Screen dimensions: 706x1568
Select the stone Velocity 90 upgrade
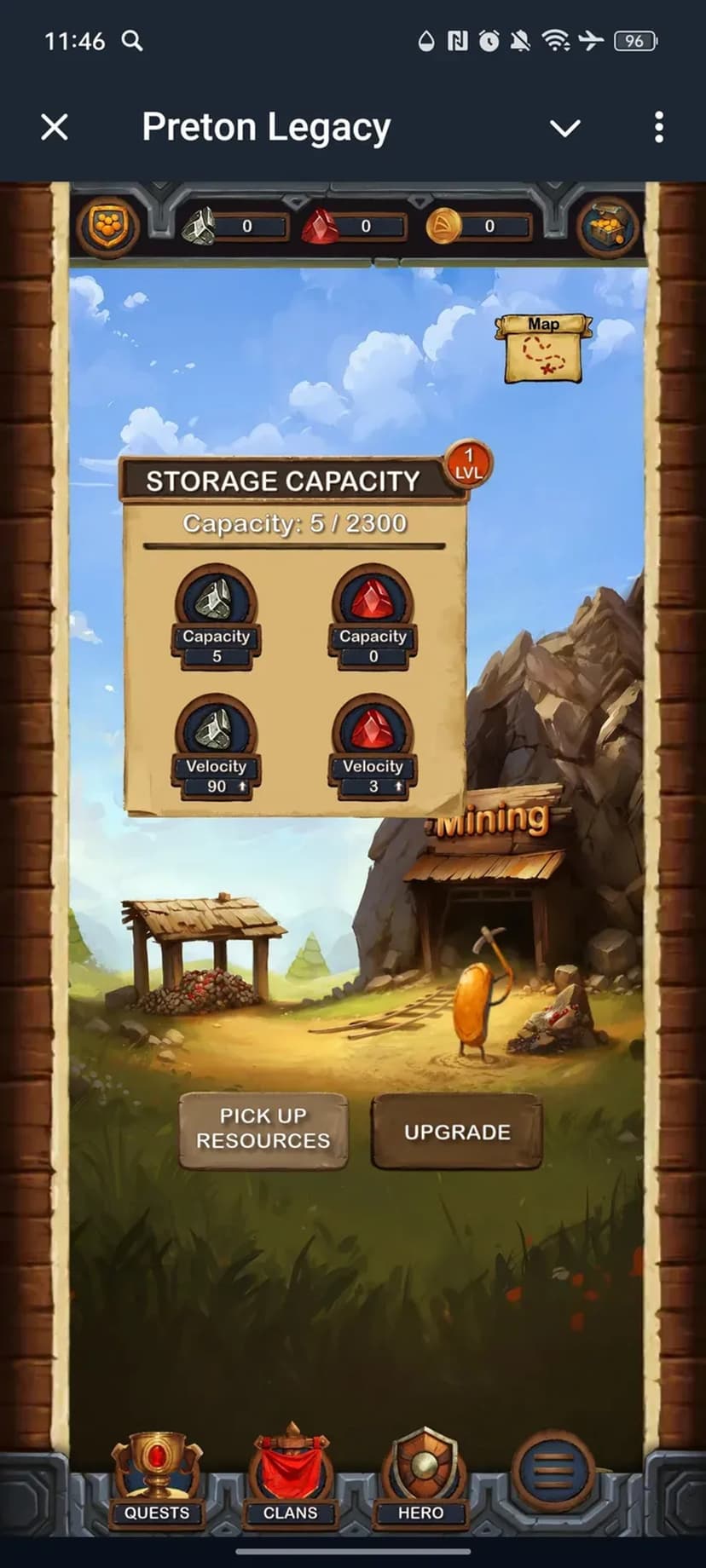coord(217,748)
